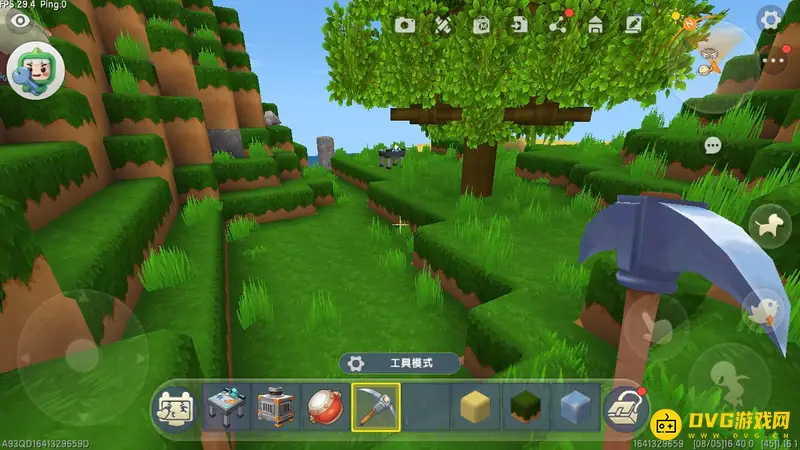Select the sand block hotbar slot
This screenshot has height=450, width=800.
coord(476,408)
